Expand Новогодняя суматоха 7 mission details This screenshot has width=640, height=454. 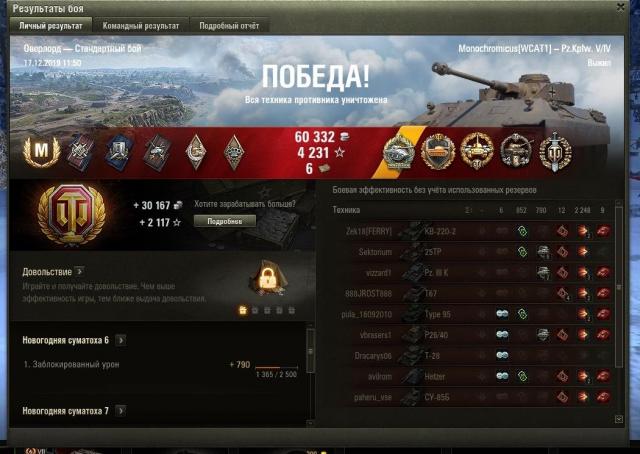point(120,410)
